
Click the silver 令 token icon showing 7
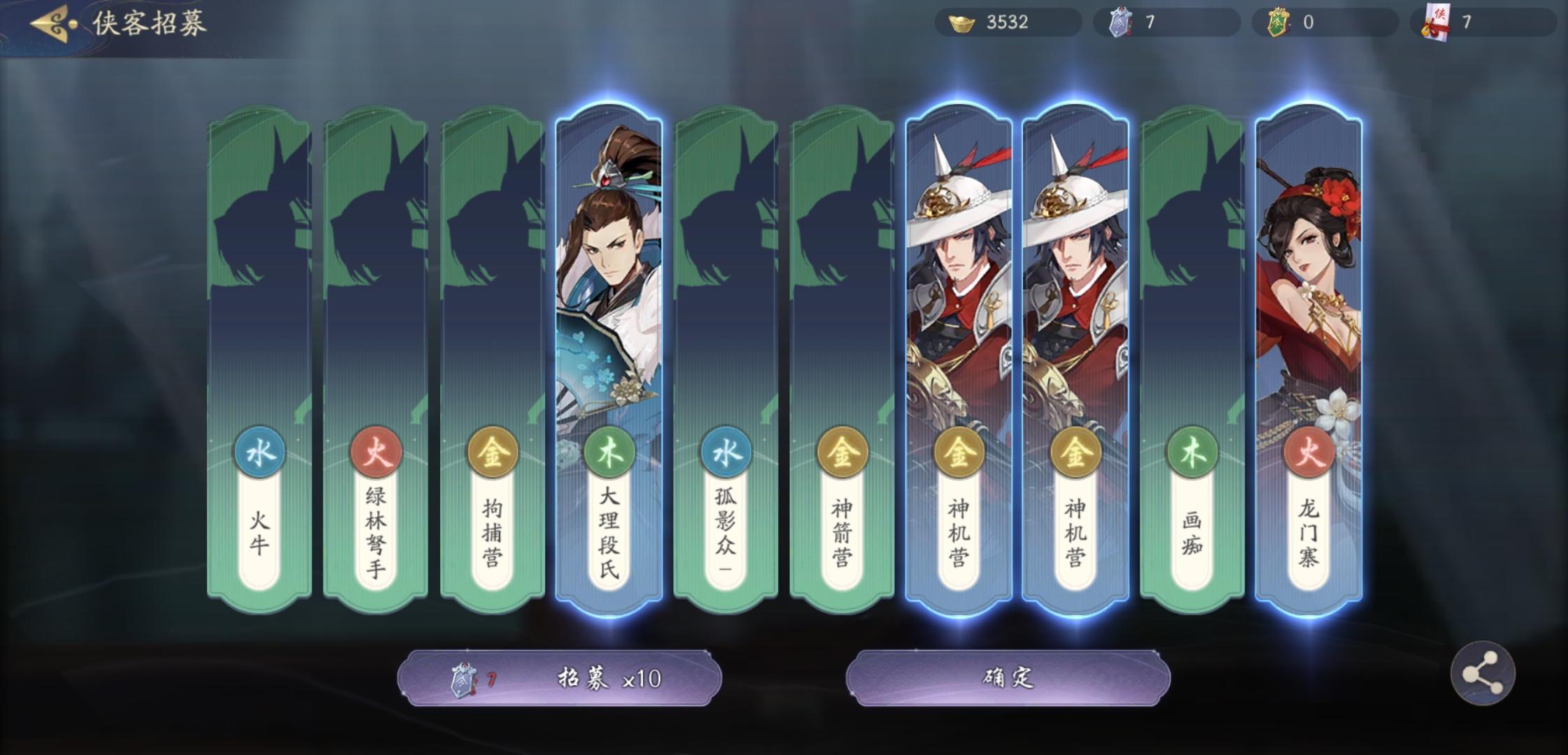point(1121,21)
